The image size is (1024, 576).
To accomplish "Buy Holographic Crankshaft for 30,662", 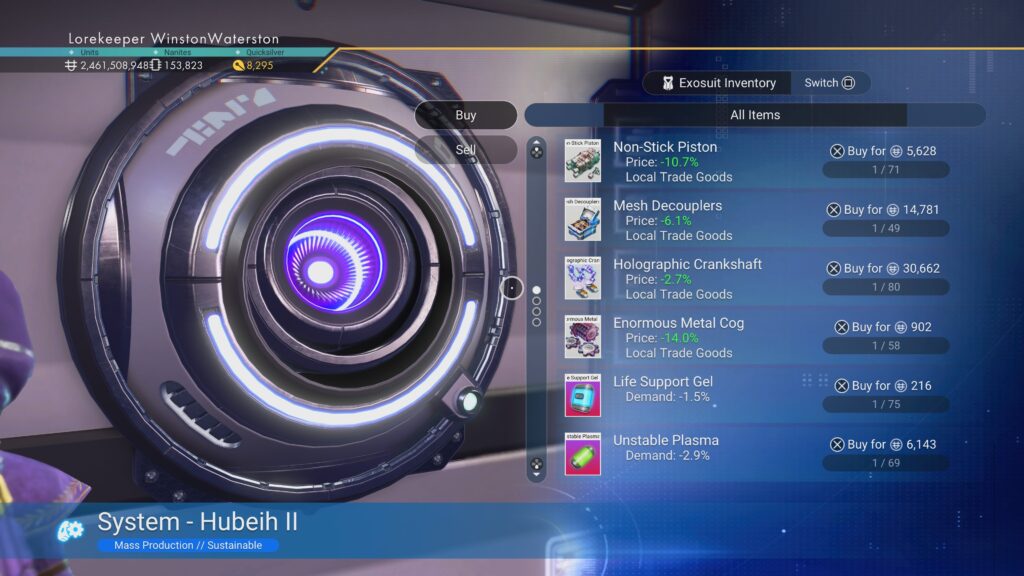I will point(883,268).
